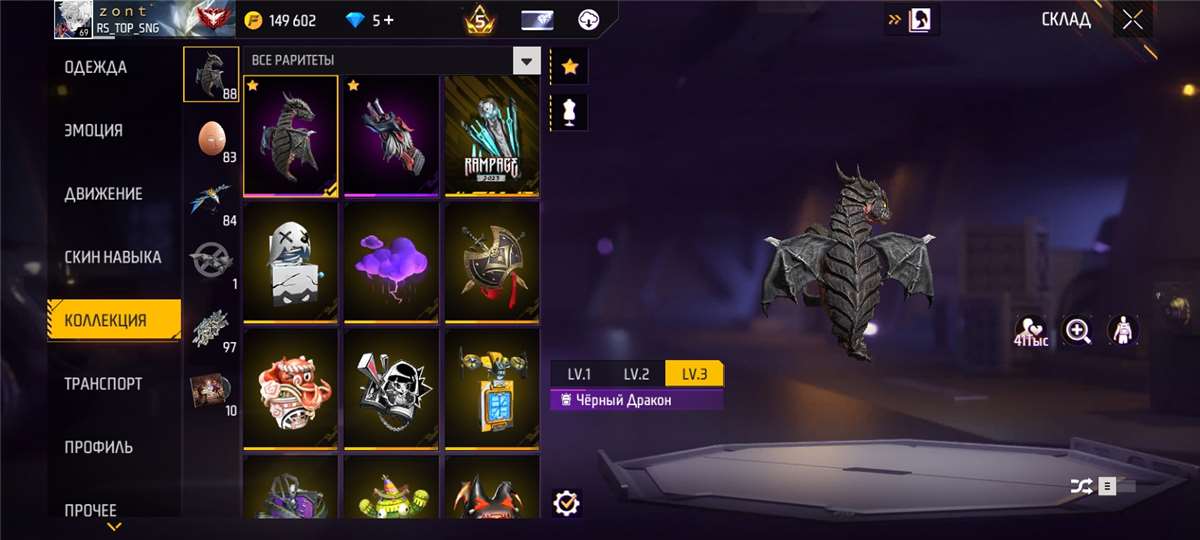Select the Rampage 2023 banner item
This screenshot has height=540, width=1200.
click(491, 135)
